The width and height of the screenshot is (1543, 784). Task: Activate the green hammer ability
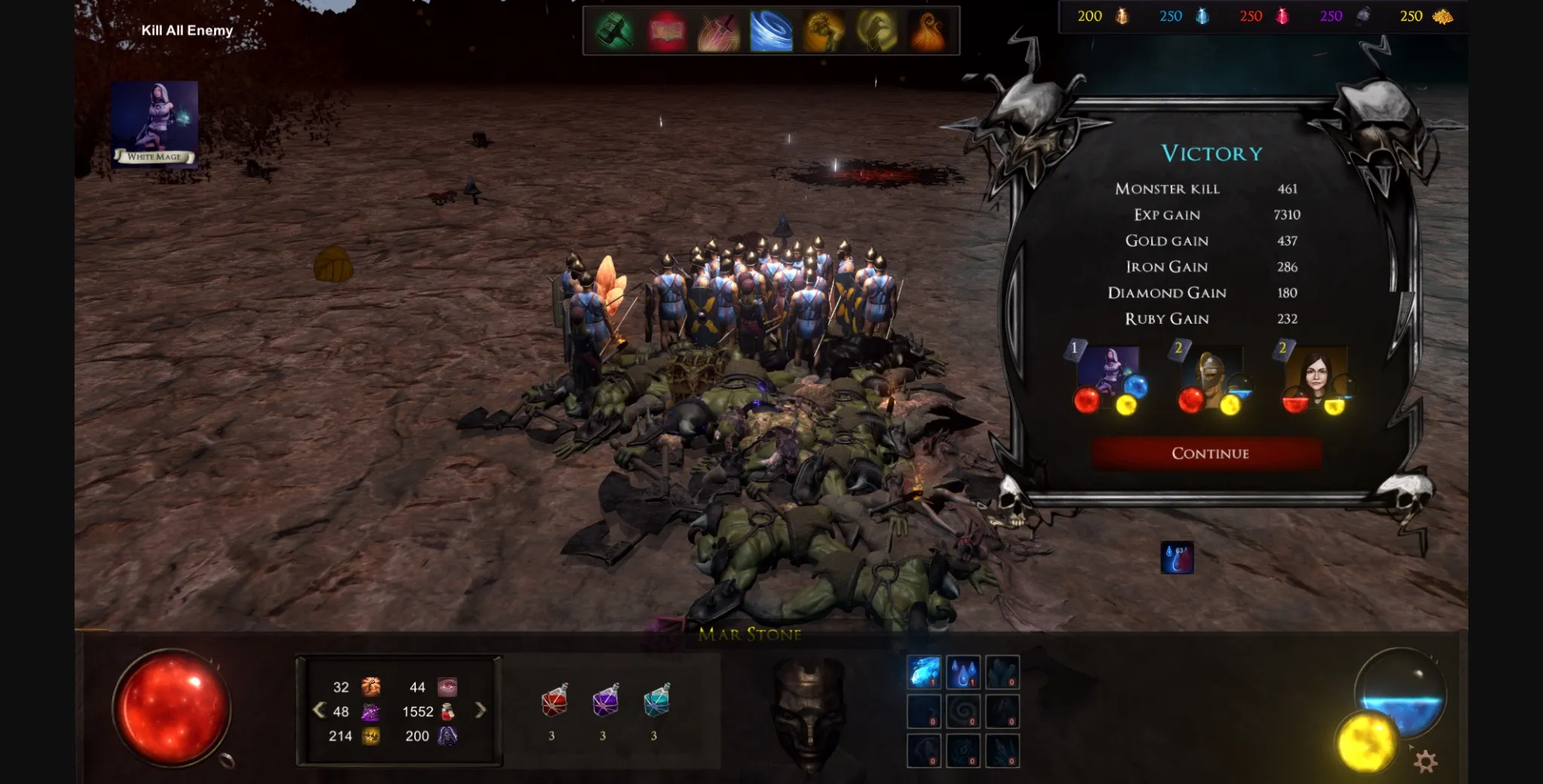tap(615, 32)
